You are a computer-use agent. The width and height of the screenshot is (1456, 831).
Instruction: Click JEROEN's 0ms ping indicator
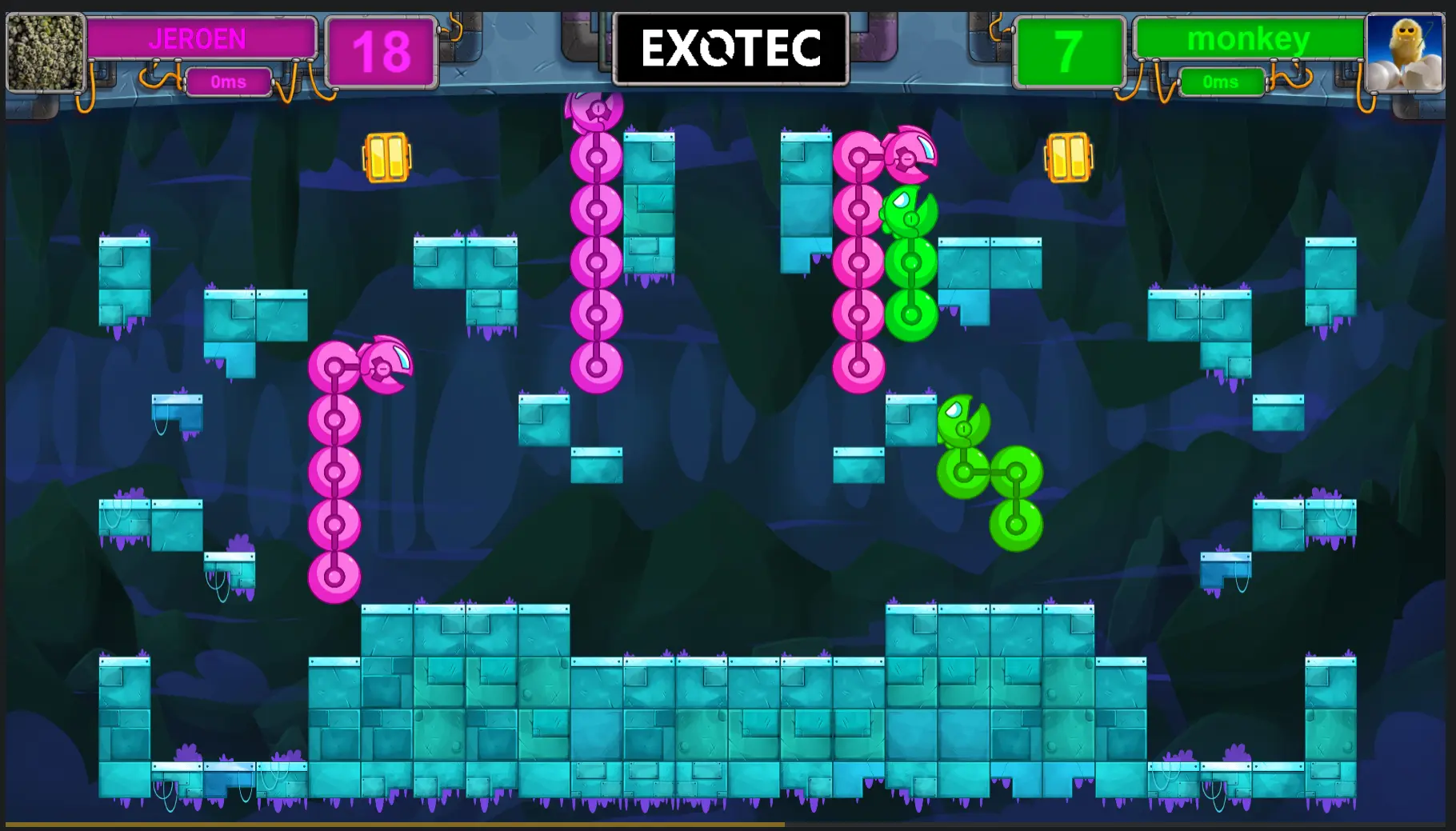228,81
